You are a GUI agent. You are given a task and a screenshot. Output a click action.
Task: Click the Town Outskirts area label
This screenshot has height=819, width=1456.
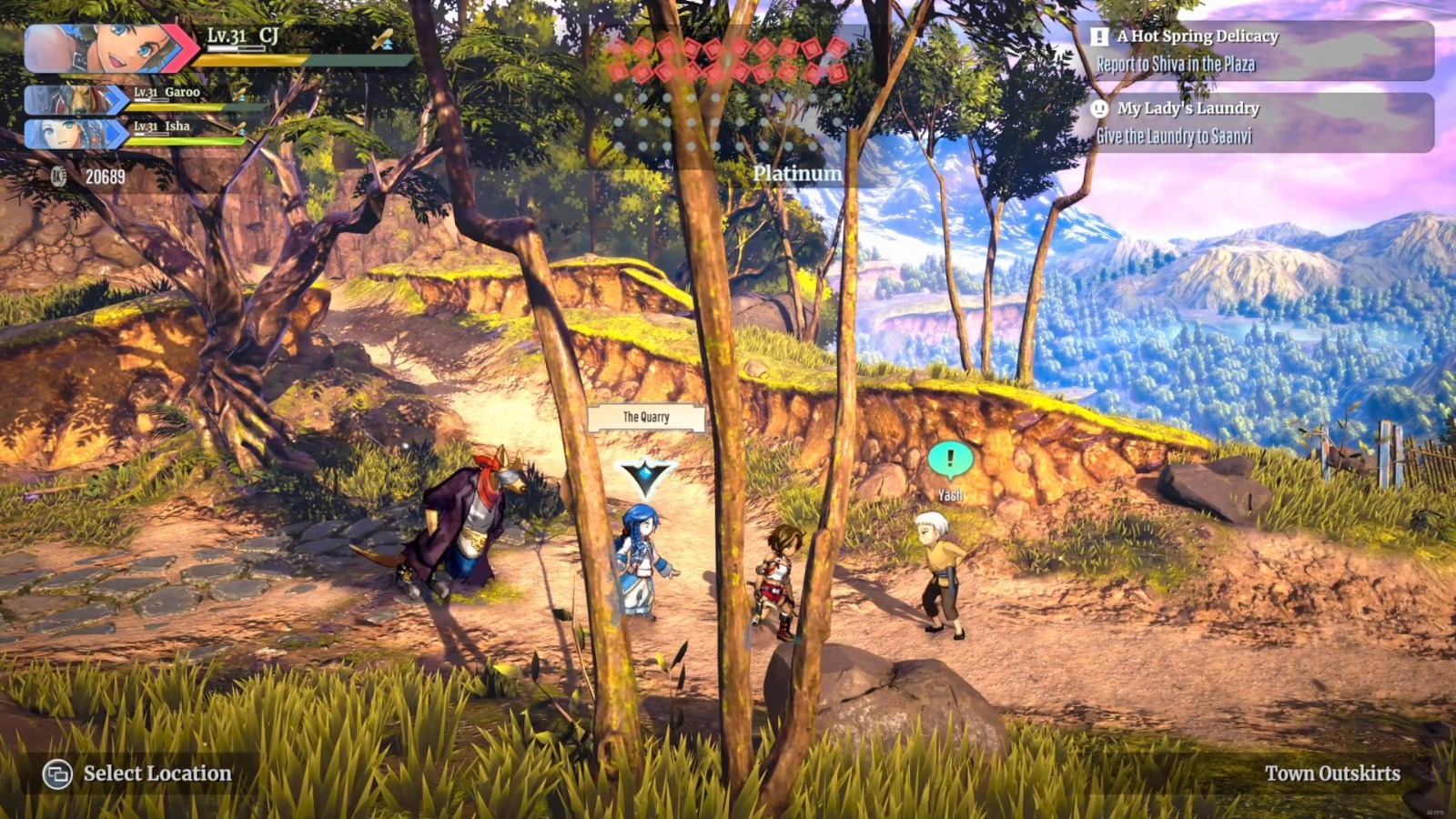(x=1333, y=773)
